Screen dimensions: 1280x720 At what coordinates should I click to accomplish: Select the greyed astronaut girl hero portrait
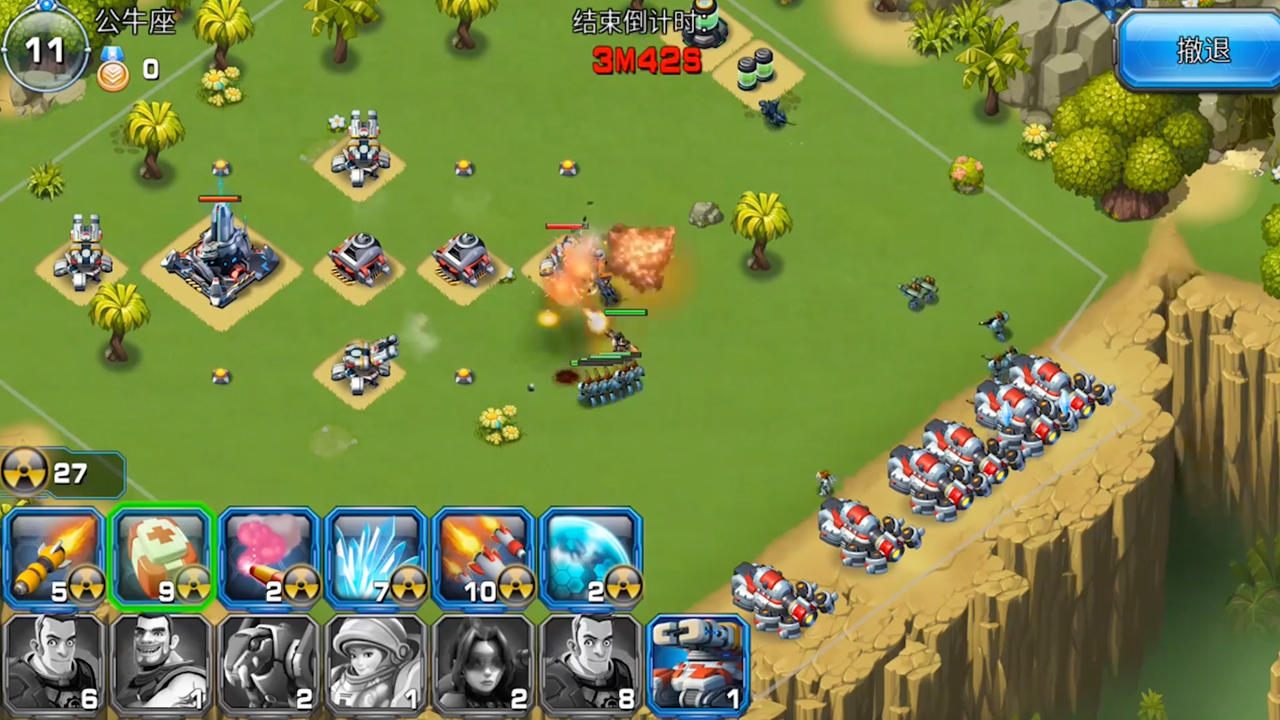tap(375, 663)
